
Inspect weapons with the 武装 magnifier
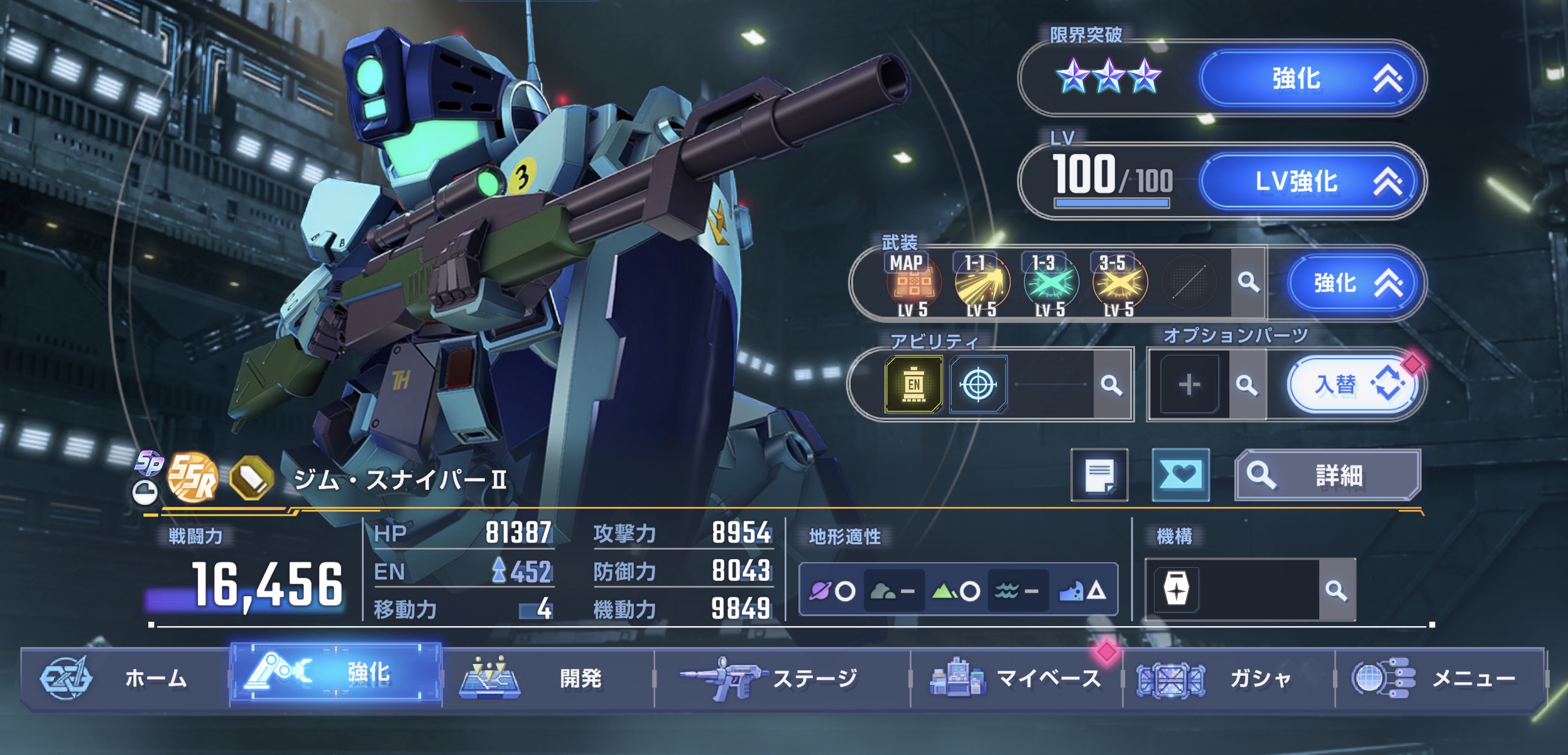(x=1248, y=283)
